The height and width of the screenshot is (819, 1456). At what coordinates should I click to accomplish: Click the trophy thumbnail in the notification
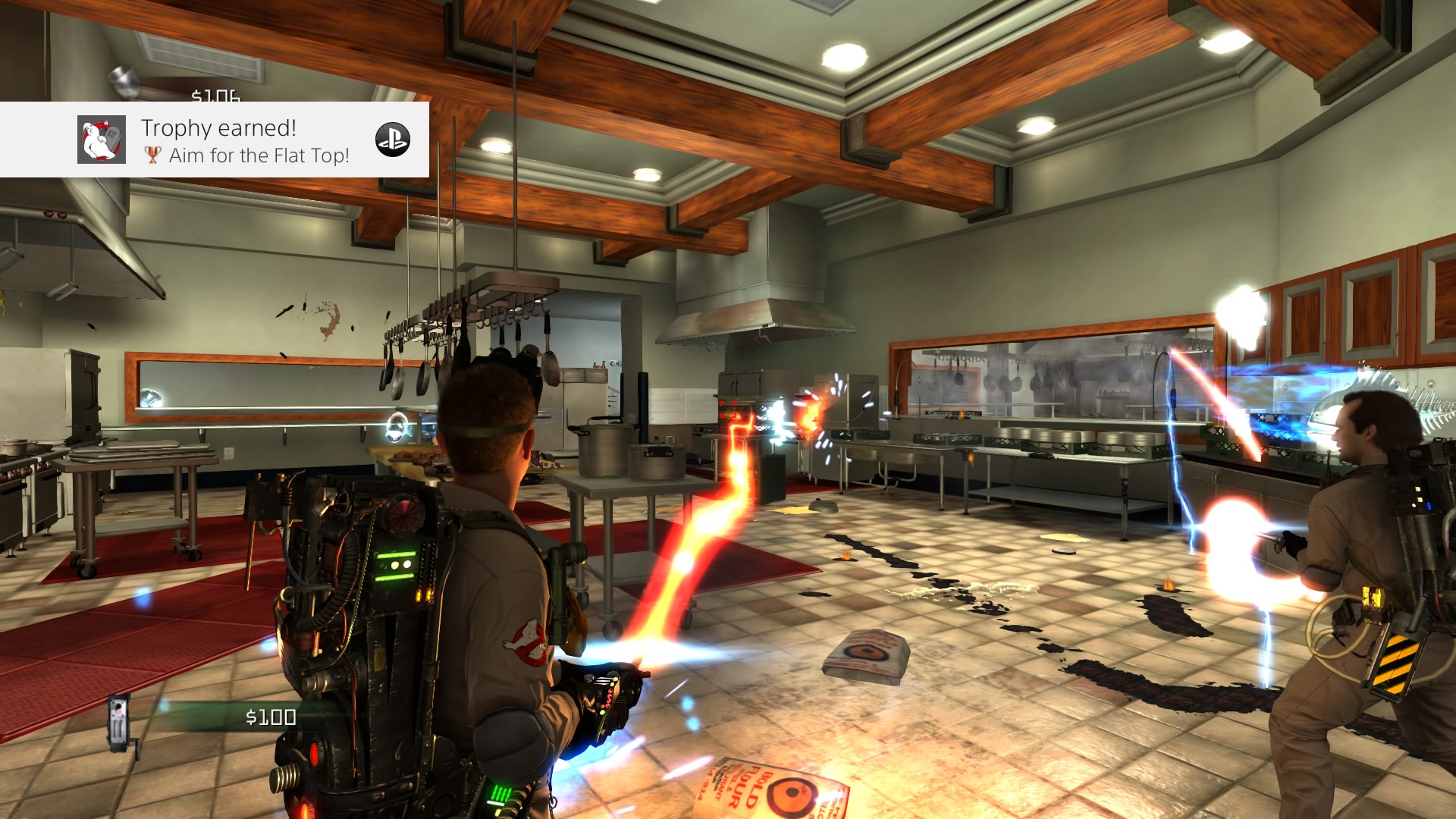point(102,140)
